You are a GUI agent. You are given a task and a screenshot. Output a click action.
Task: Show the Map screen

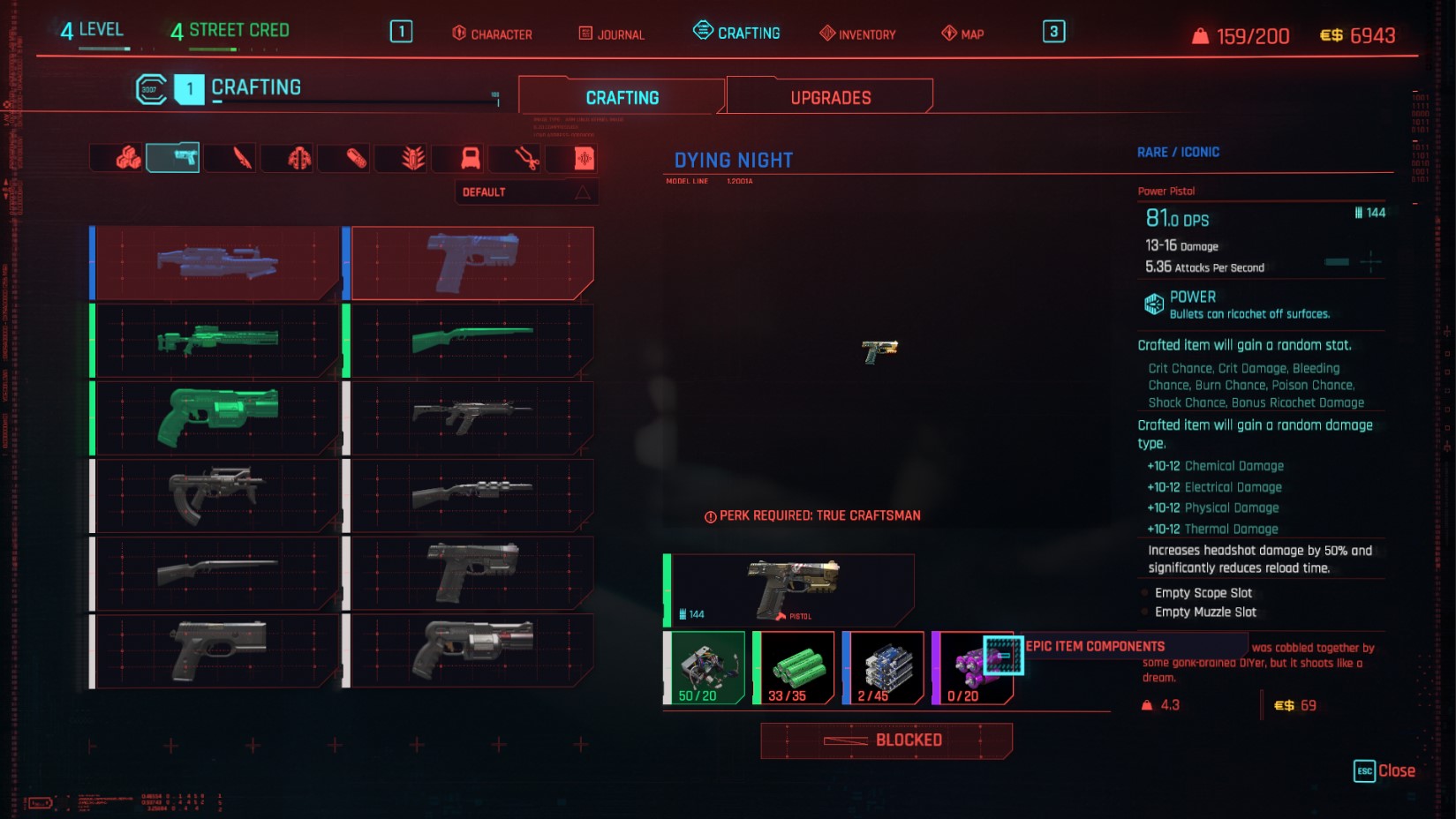tap(962, 34)
